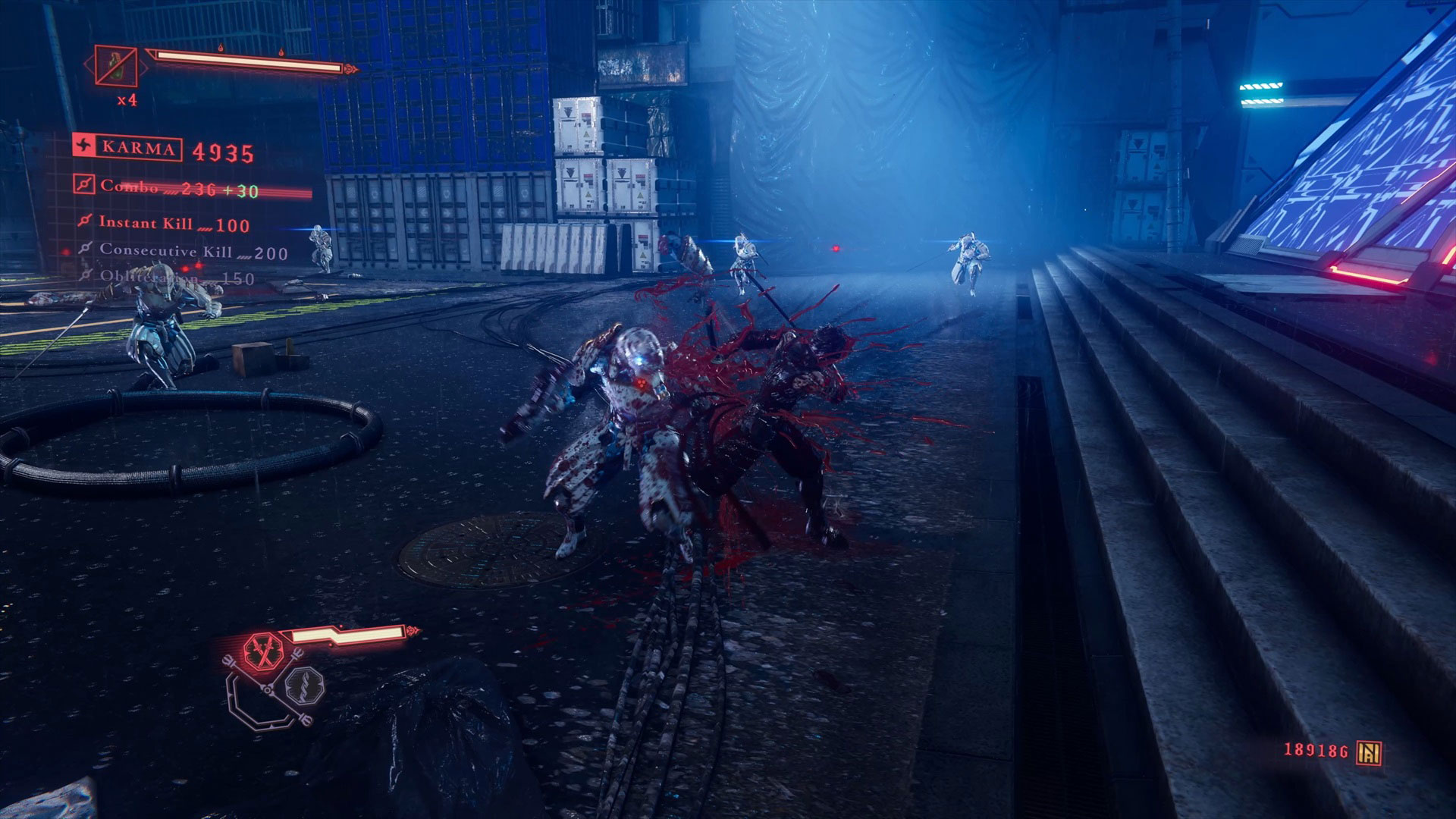Click the Karma shuriken badge
Screen dimensions: 1456x819
(x=83, y=147)
